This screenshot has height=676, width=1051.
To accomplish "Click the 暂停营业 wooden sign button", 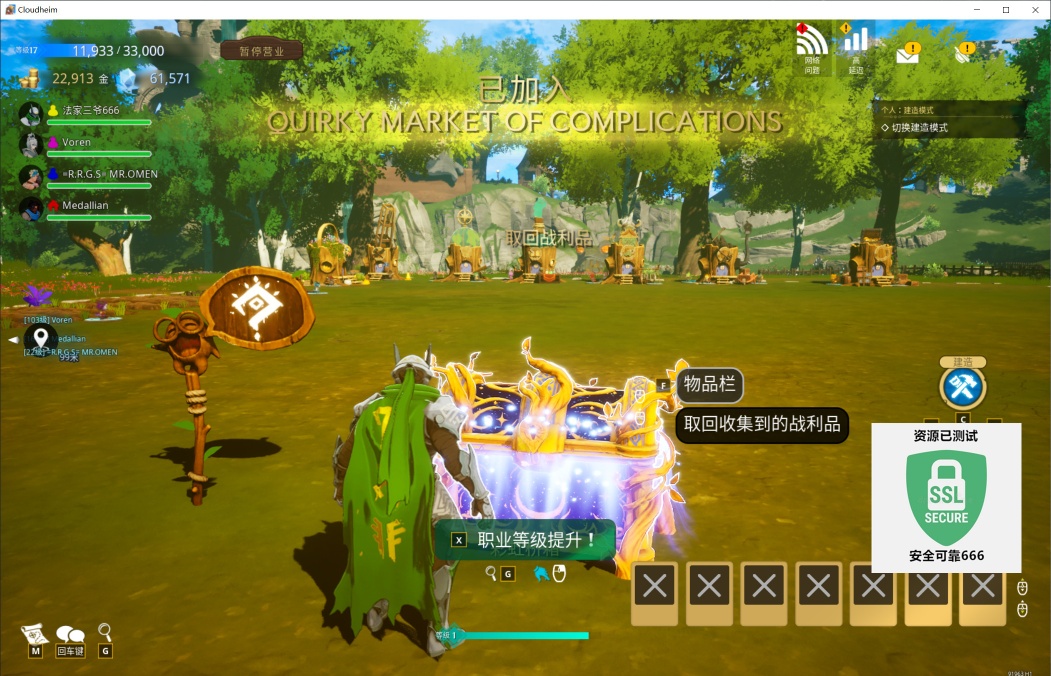I will click(261, 51).
